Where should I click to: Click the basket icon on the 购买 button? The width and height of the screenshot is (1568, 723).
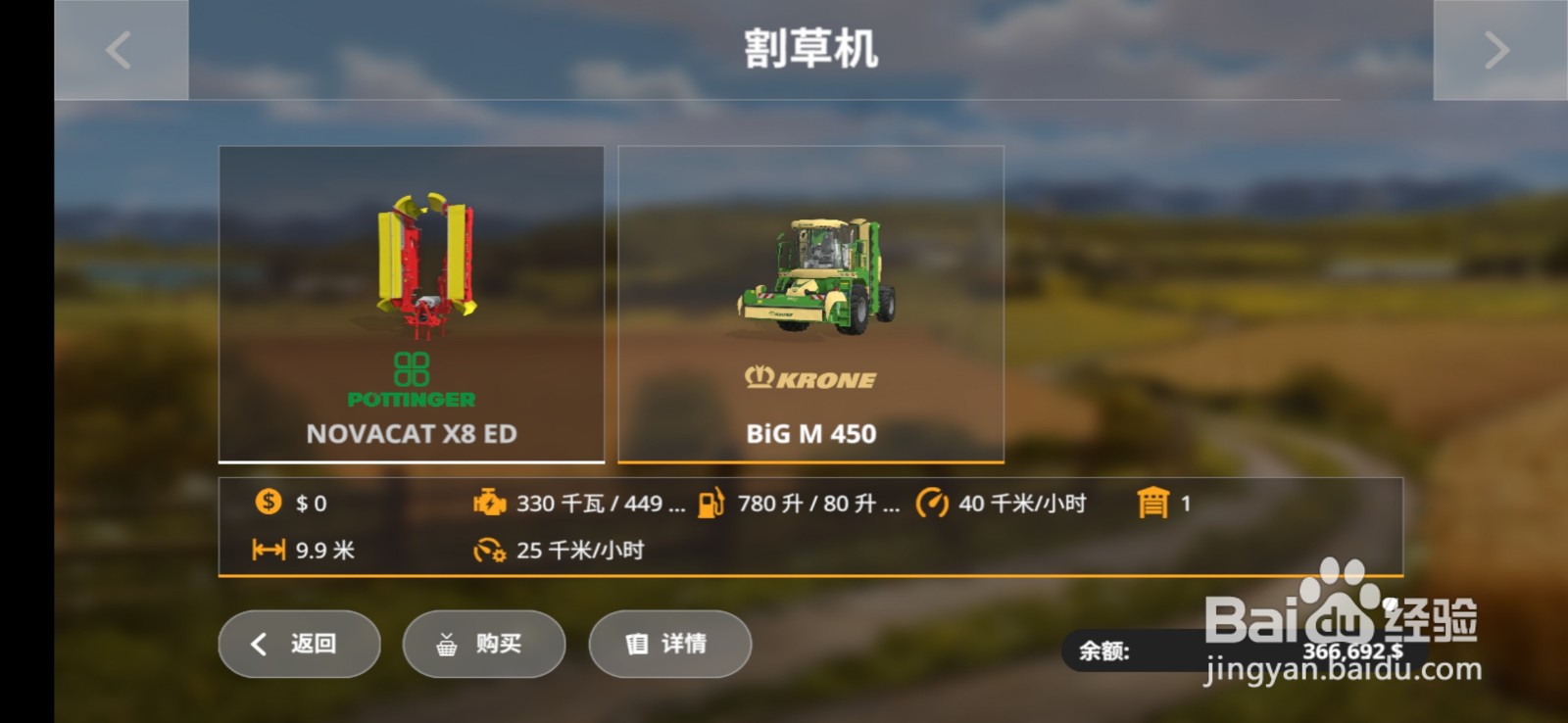tap(446, 645)
